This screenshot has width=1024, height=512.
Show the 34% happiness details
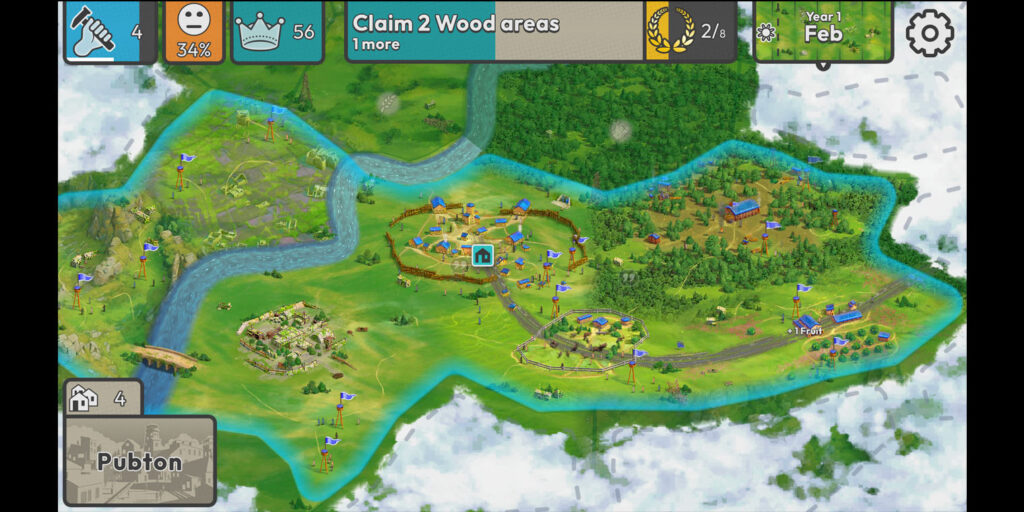[x=194, y=31]
